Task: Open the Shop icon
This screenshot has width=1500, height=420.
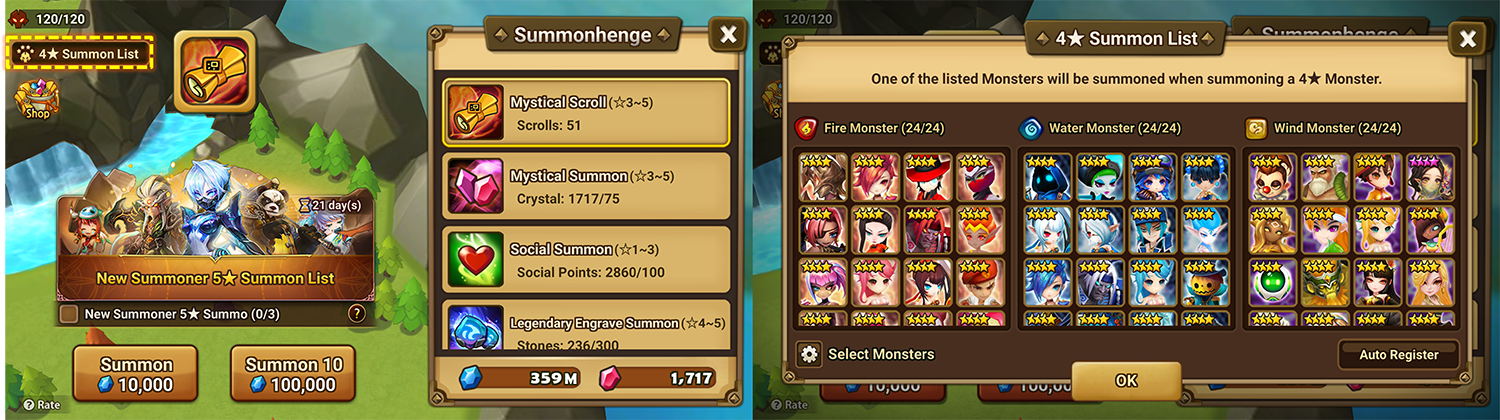Action: tap(36, 100)
